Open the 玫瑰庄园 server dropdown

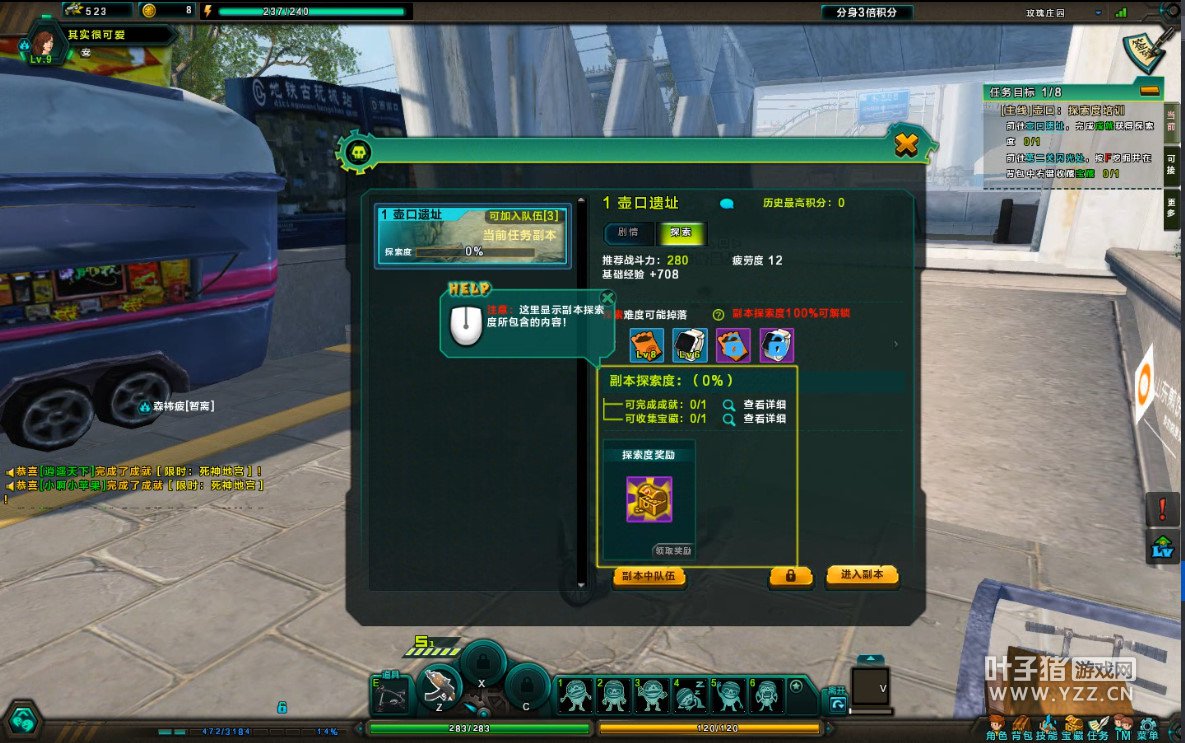click(x=1098, y=13)
